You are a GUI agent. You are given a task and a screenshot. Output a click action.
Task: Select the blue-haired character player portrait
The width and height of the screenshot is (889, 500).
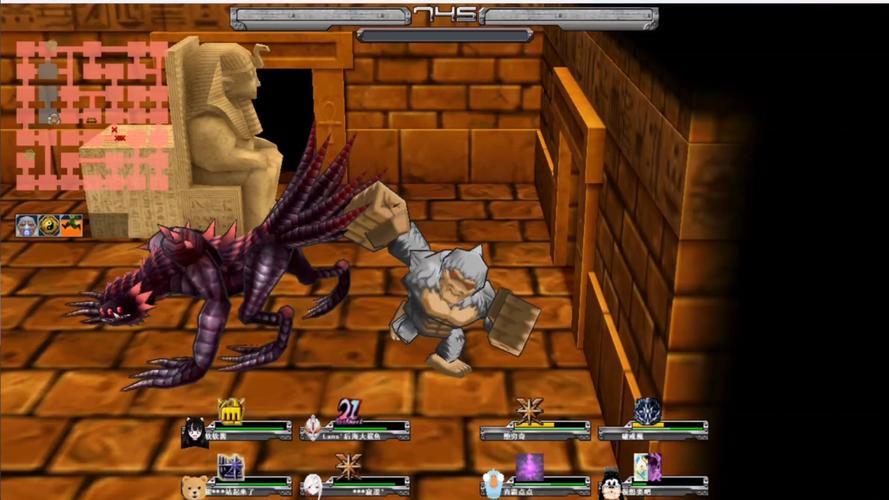point(492,485)
